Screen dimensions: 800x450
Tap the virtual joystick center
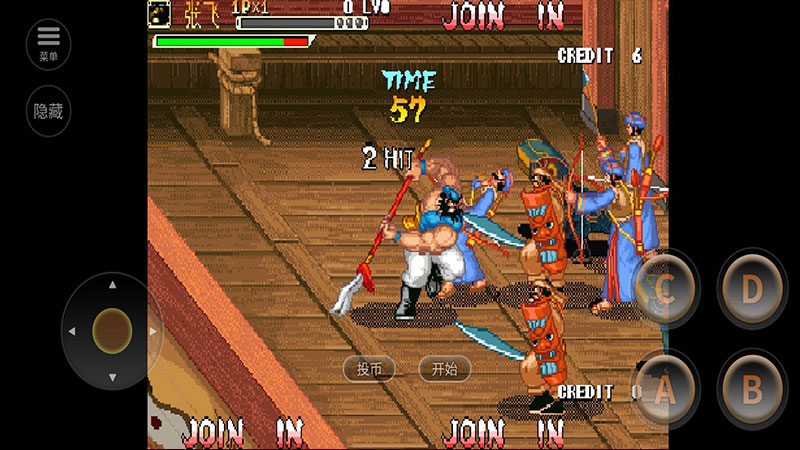(112, 330)
